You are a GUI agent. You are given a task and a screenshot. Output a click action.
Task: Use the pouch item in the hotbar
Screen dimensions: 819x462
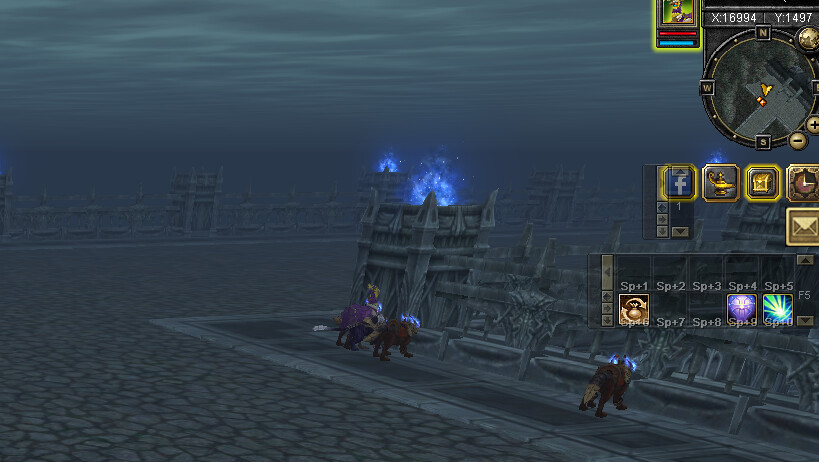click(x=634, y=309)
